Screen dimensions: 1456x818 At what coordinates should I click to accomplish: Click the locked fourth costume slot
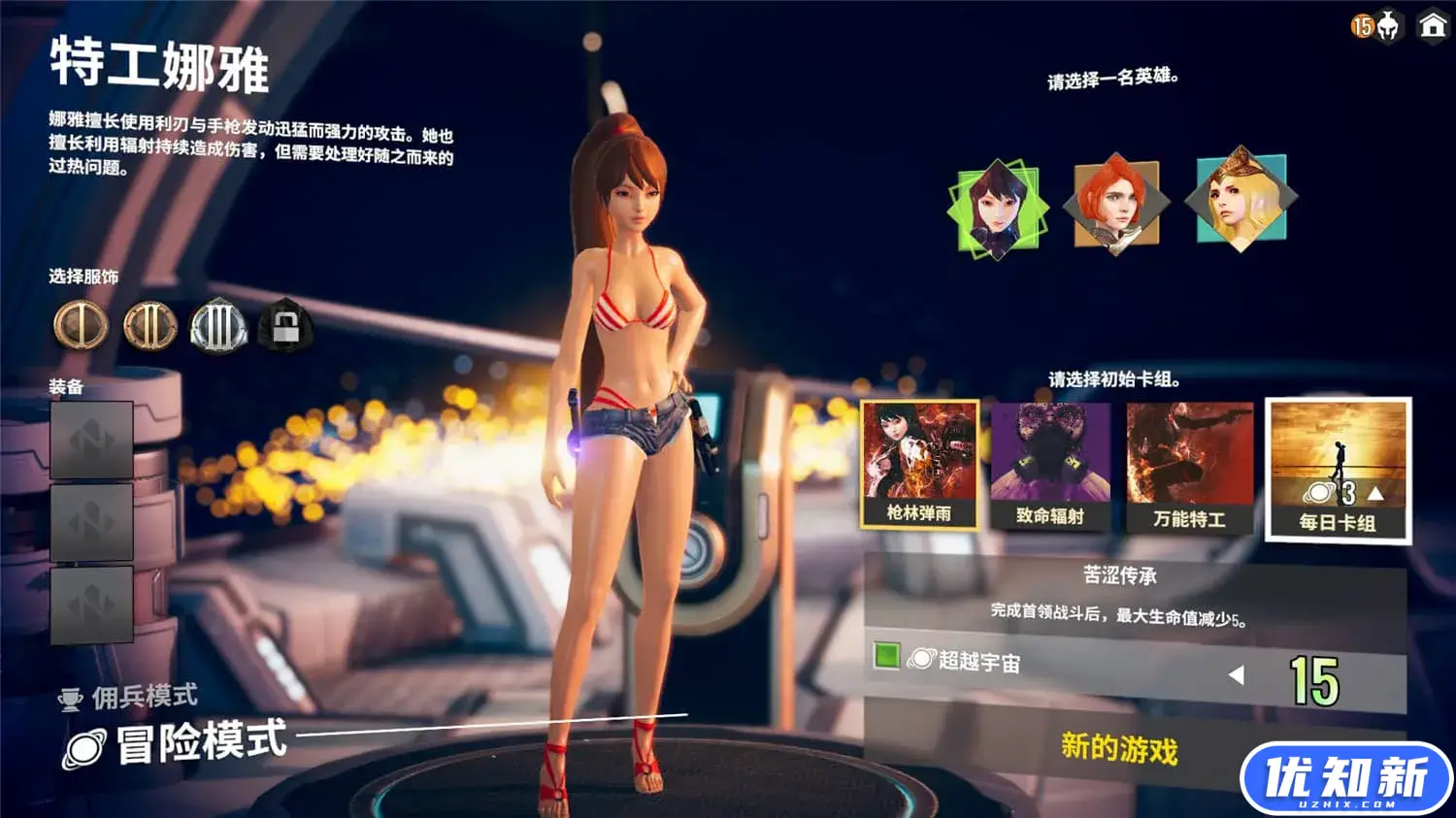click(284, 328)
